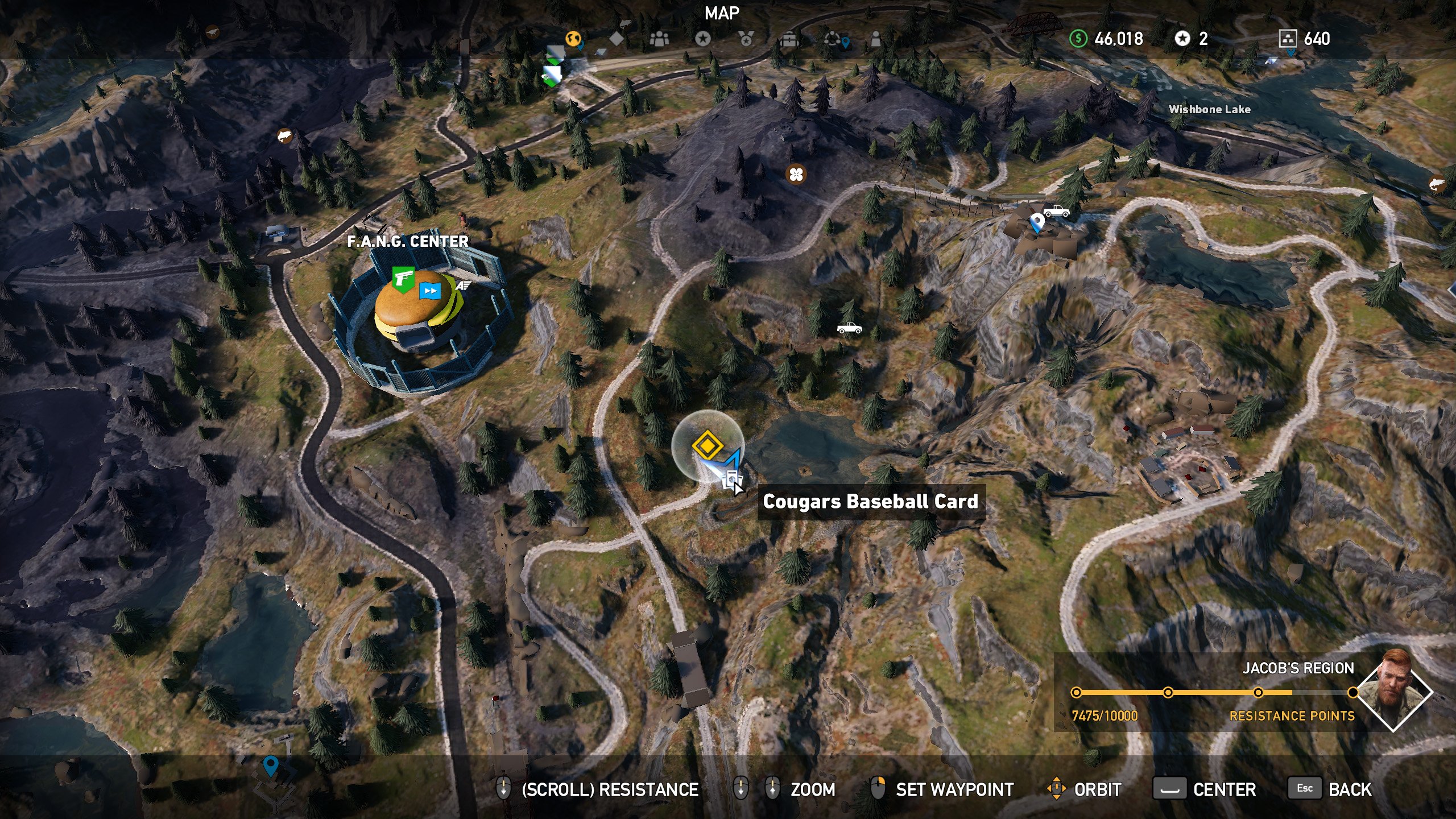Choose the blue fast travel flag marker
1456x819 pixels.
pyautogui.click(x=430, y=291)
